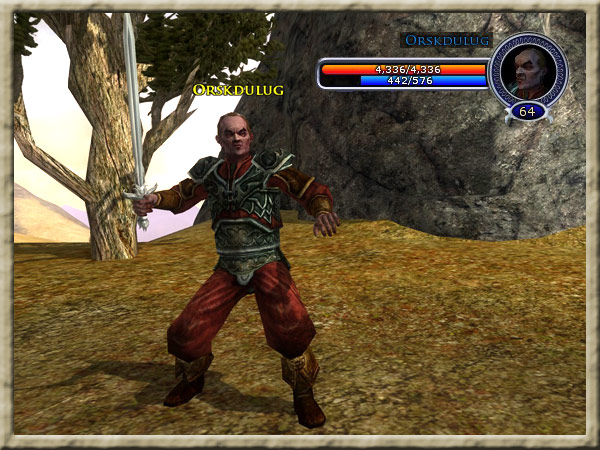Click the level 64 badge under portrait
The image size is (600, 450).
(527, 111)
